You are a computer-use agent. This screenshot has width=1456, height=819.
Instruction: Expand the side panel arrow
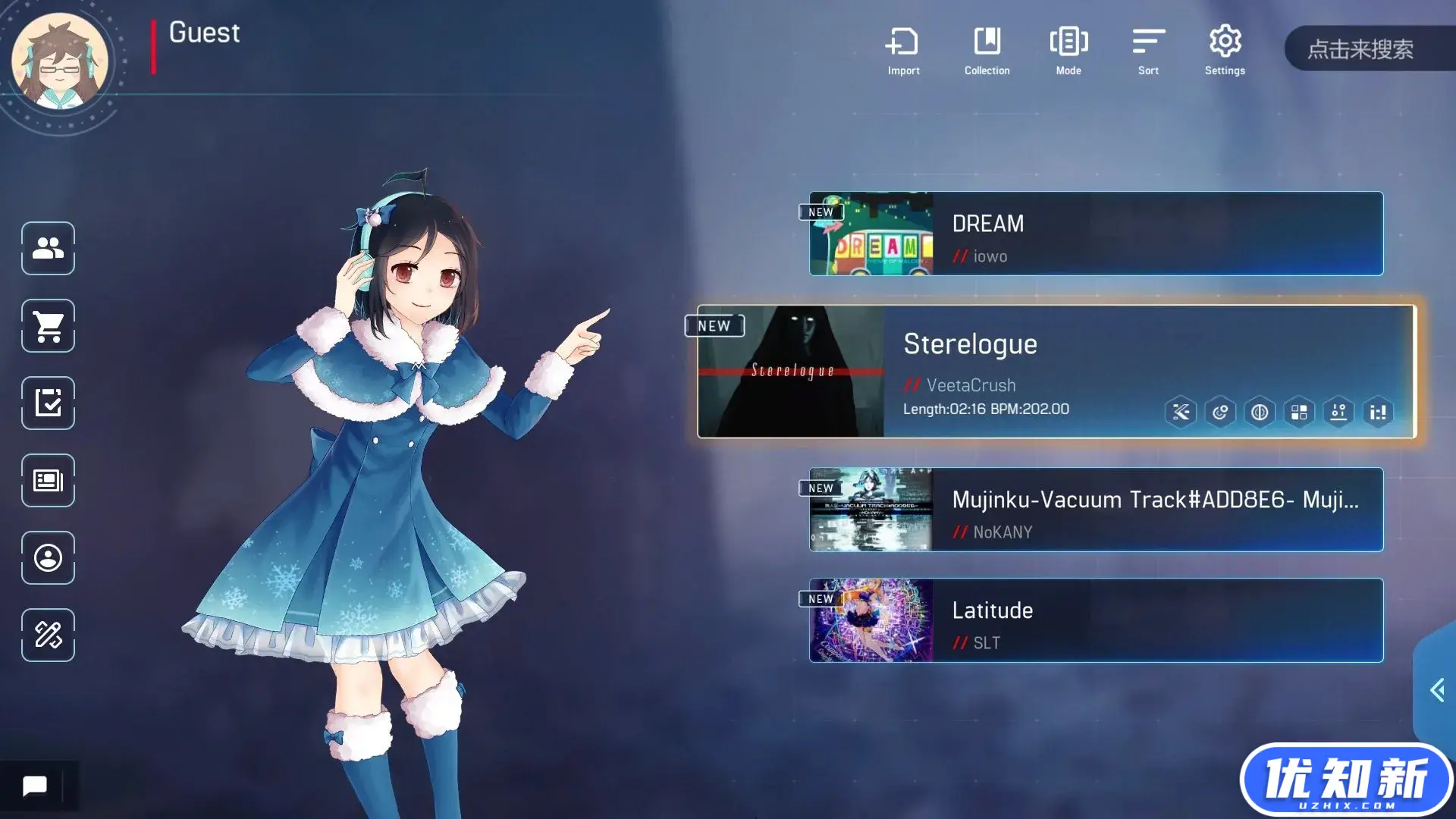(x=1436, y=690)
